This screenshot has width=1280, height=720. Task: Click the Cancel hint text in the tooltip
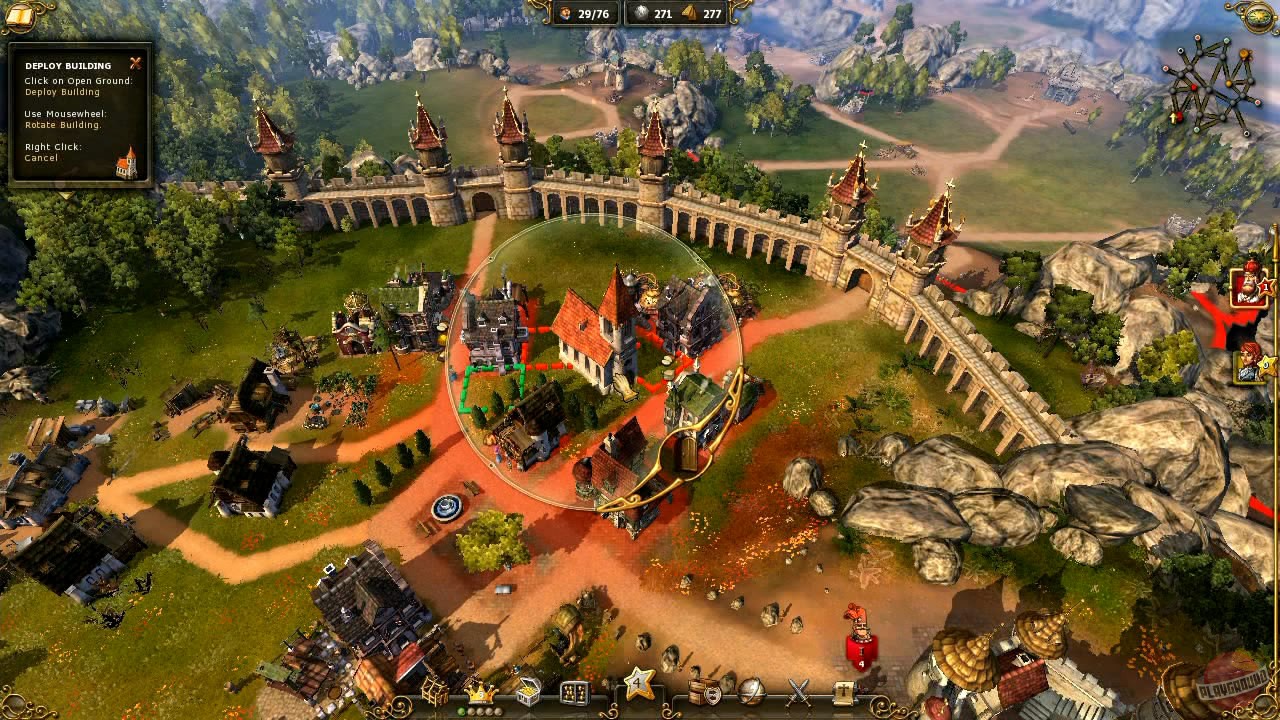click(42, 157)
